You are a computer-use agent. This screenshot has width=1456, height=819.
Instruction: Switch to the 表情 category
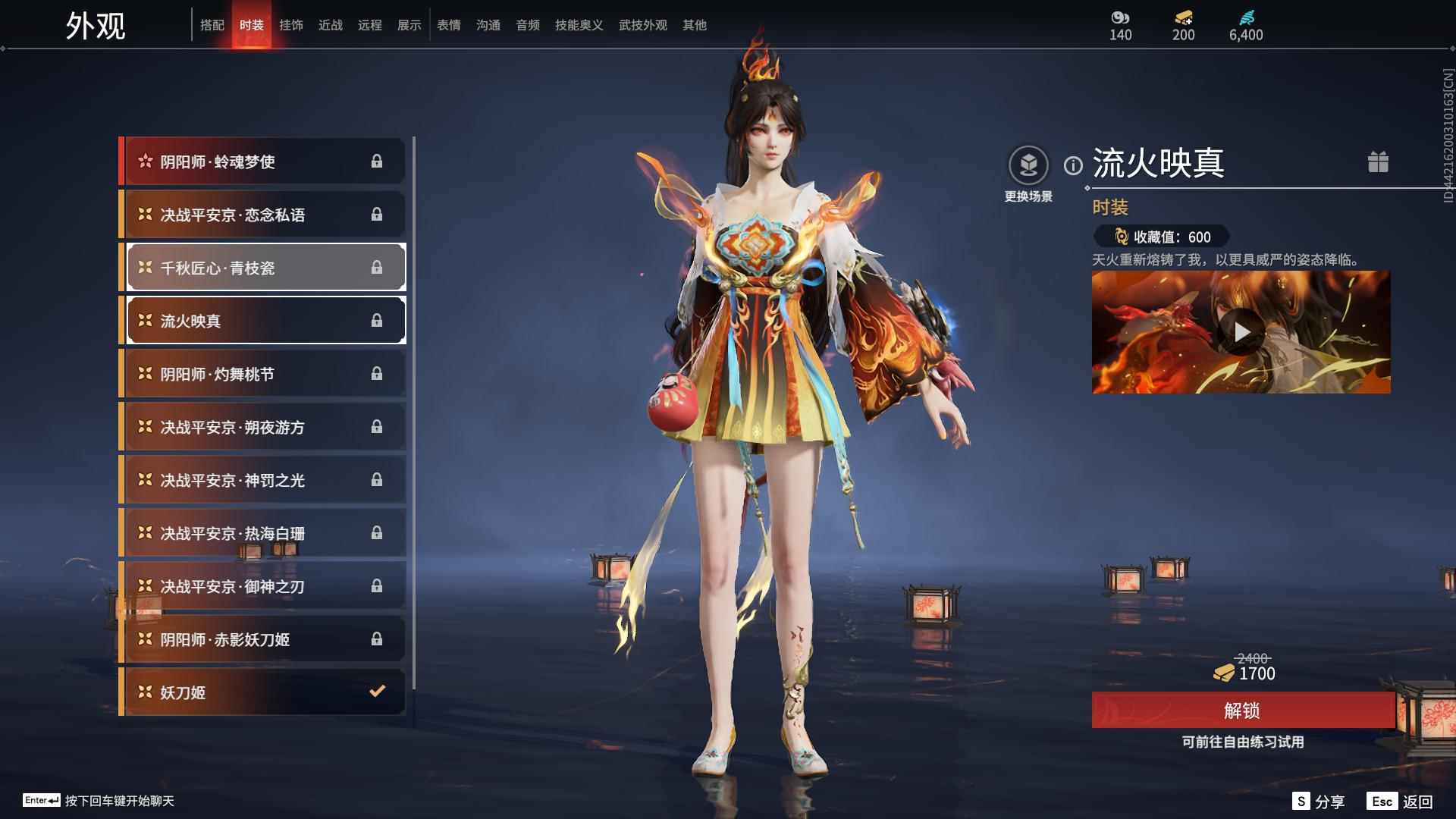449,24
